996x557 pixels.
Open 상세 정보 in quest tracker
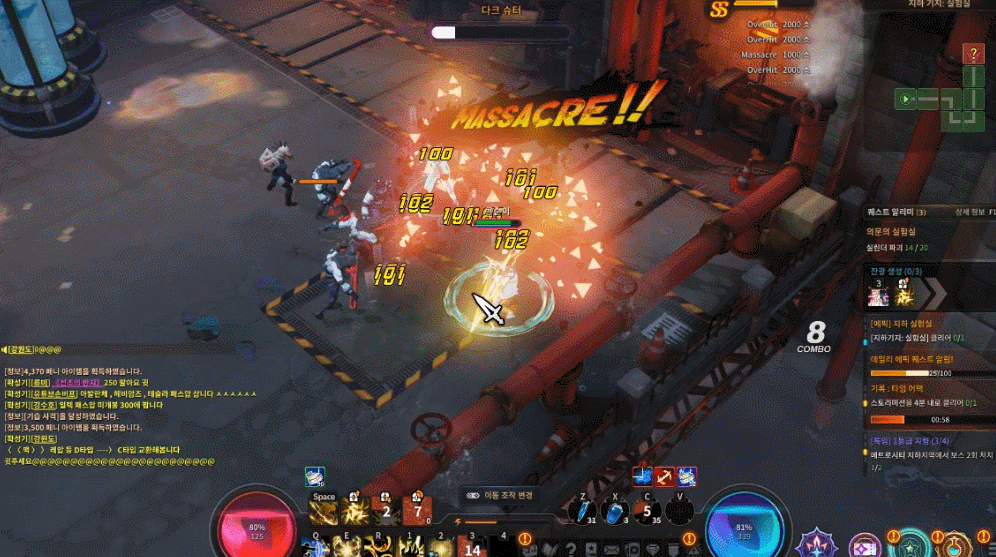969,212
